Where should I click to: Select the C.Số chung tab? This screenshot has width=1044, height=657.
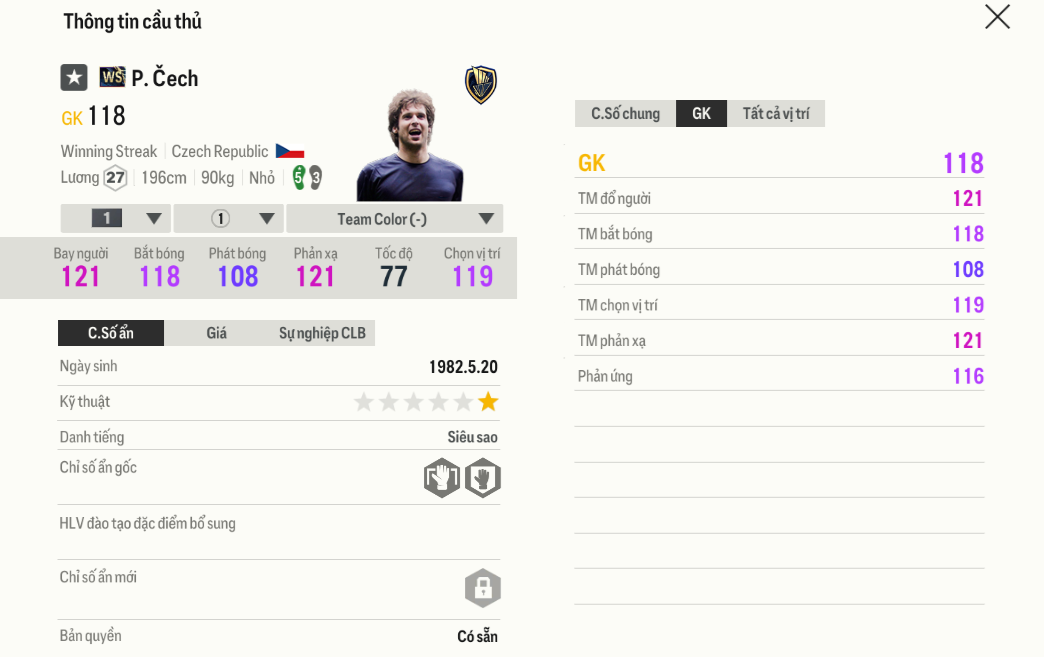pyautogui.click(x=625, y=114)
